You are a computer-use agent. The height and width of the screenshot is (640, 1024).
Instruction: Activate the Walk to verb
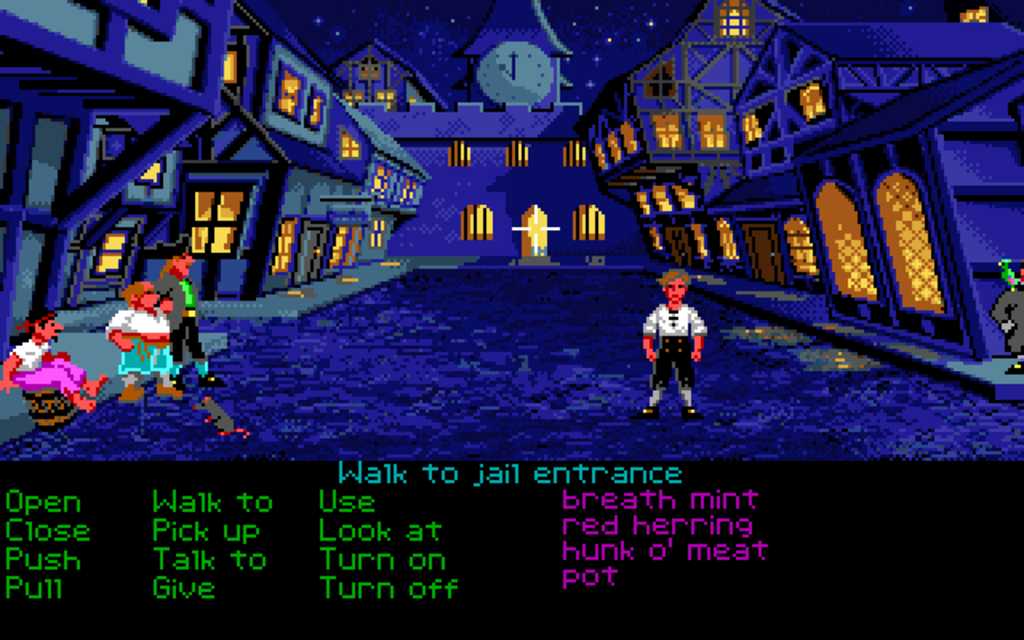pos(212,502)
